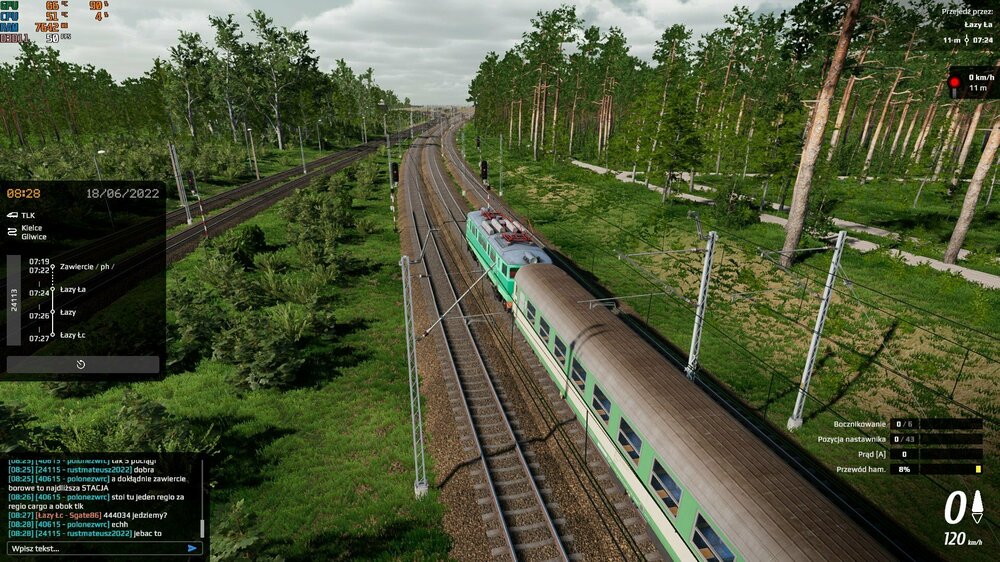Viewport: 1000px width, 562px height.
Task: Click the chat scrollbar handle
Action: click(x=202, y=528)
